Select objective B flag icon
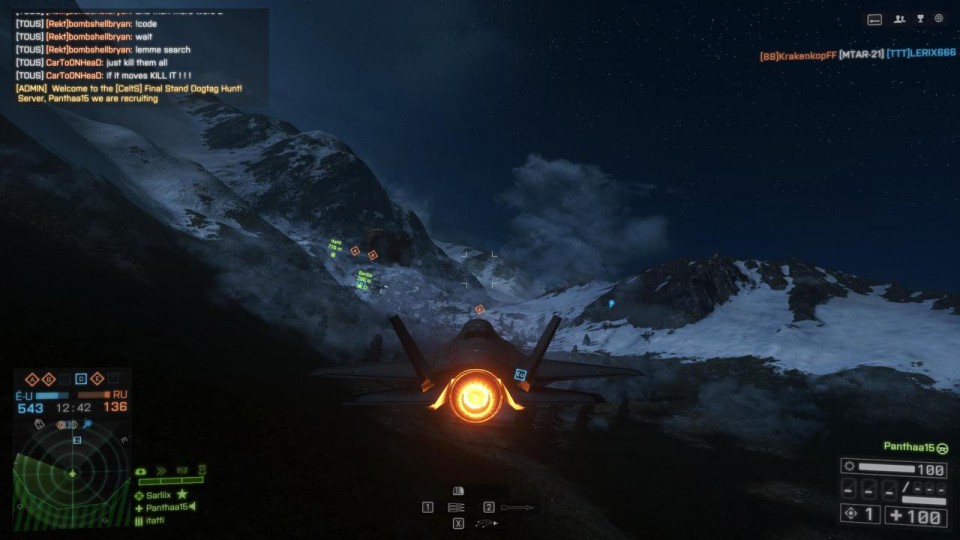This screenshot has width=960, height=540. click(x=47, y=379)
